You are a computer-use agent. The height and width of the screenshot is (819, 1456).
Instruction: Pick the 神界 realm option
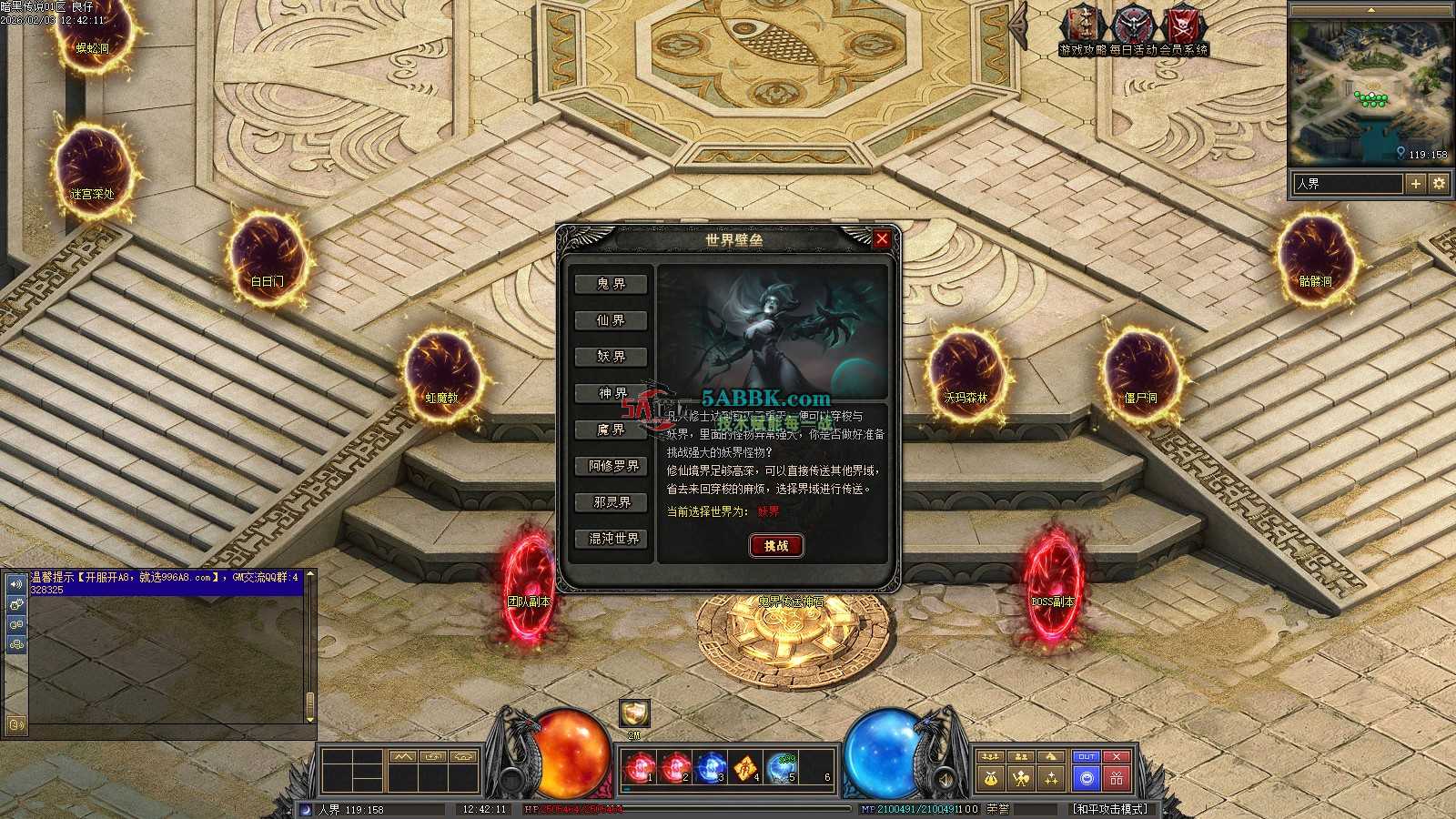612,393
